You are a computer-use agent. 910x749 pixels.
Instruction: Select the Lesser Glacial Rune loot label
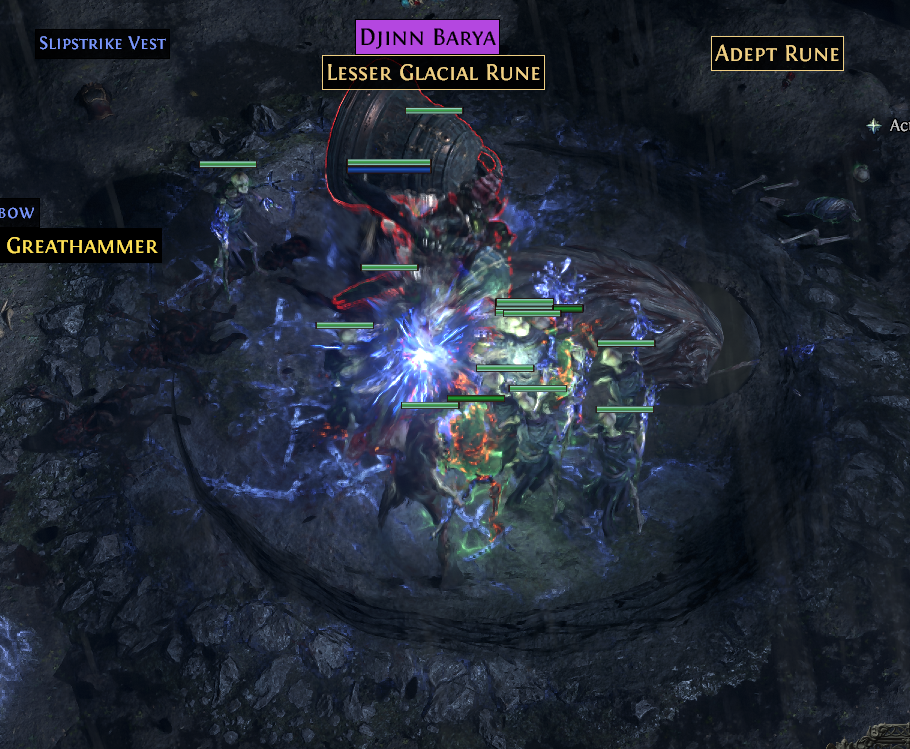[433, 73]
